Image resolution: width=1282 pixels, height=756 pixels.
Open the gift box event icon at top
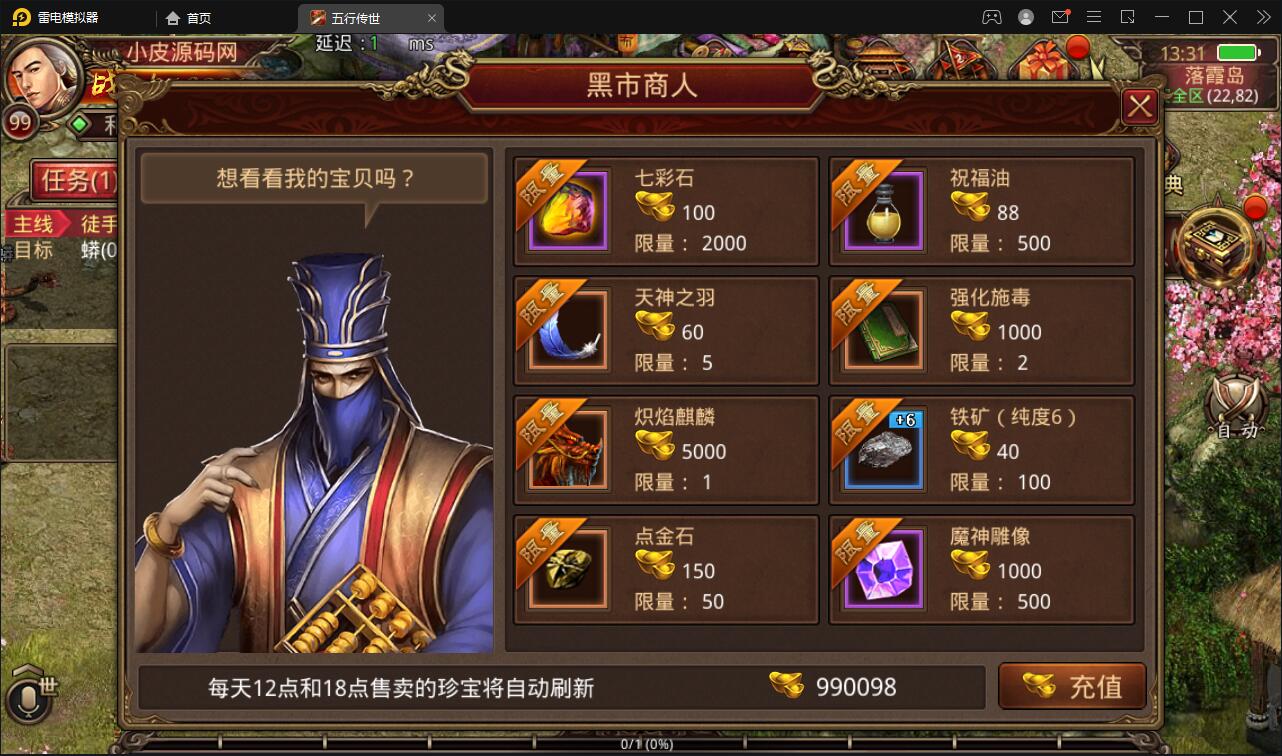(1040, 62)
